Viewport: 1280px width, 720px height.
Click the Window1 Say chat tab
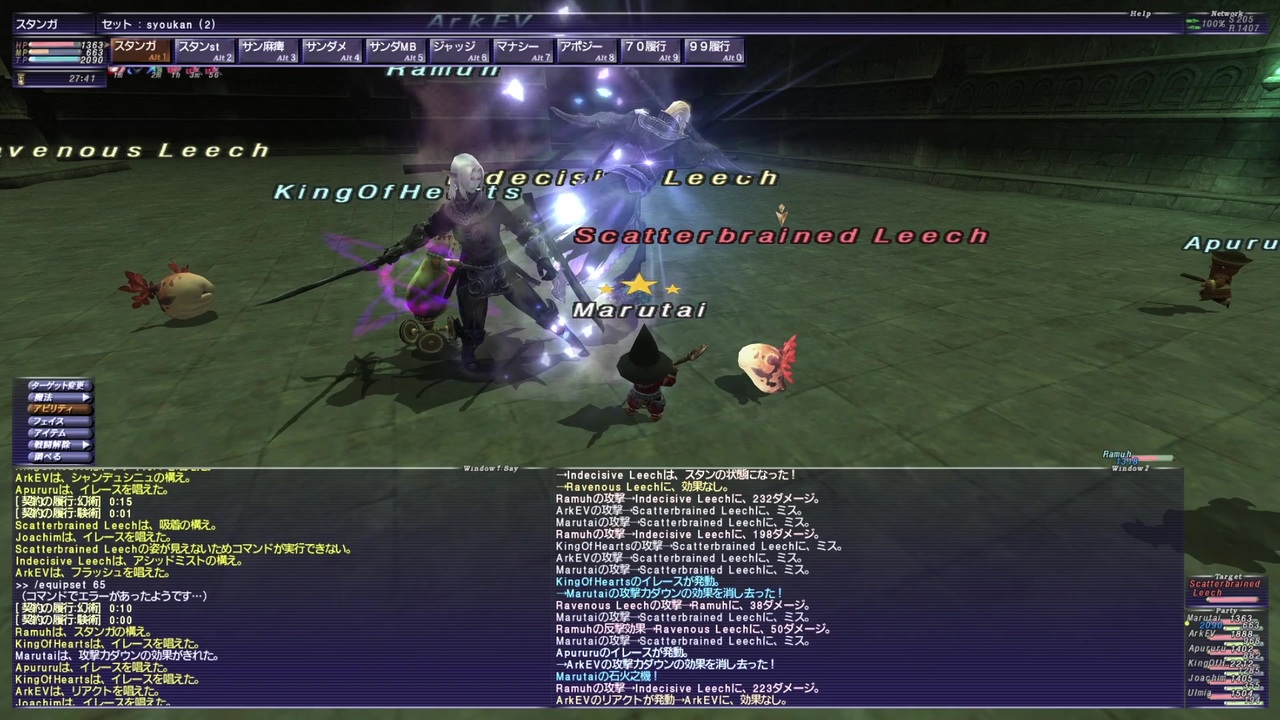(x=490, y=466)
